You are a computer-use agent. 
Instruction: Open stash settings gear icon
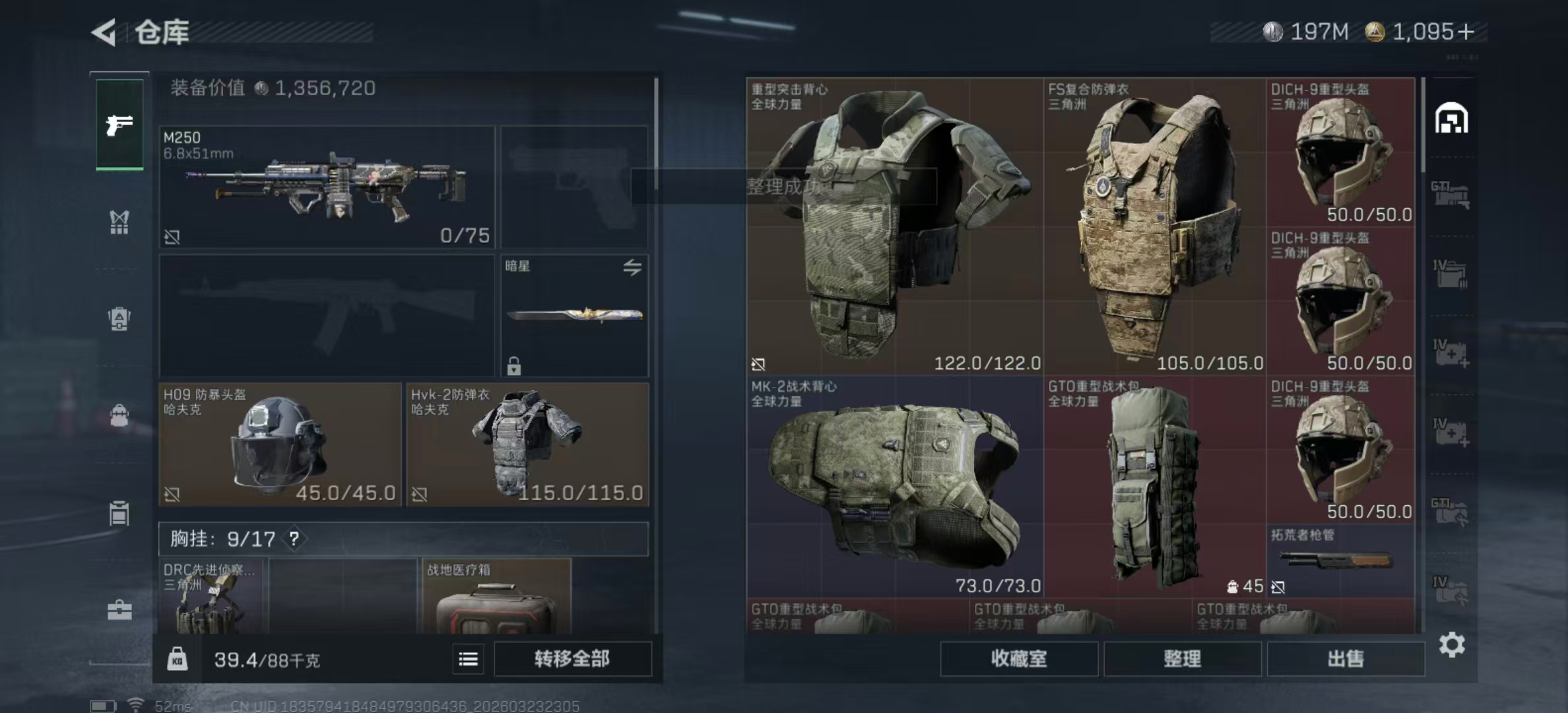[x=1452, y=644]
